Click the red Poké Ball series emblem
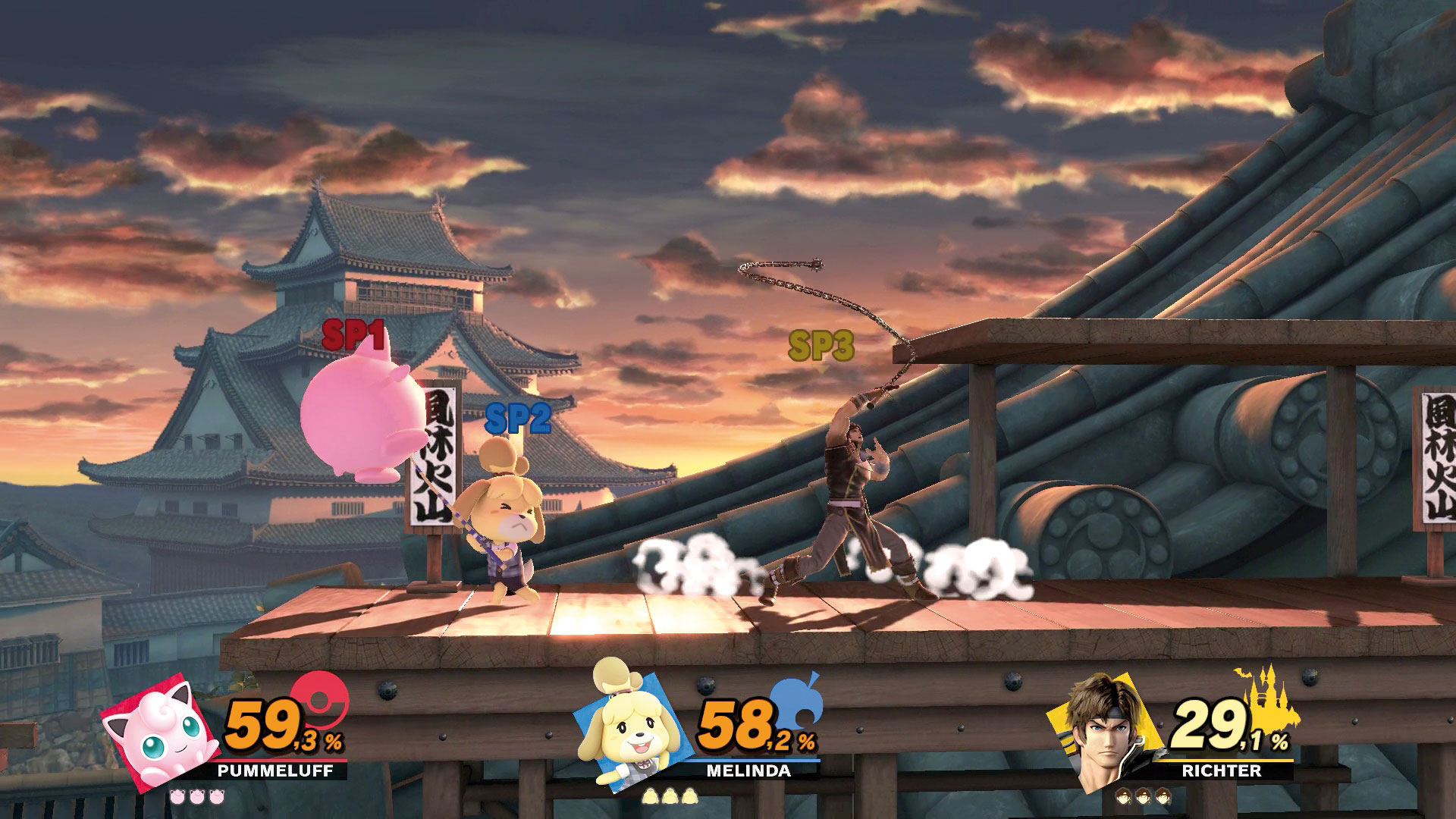The image size is (1456, 819). (319, 698)
